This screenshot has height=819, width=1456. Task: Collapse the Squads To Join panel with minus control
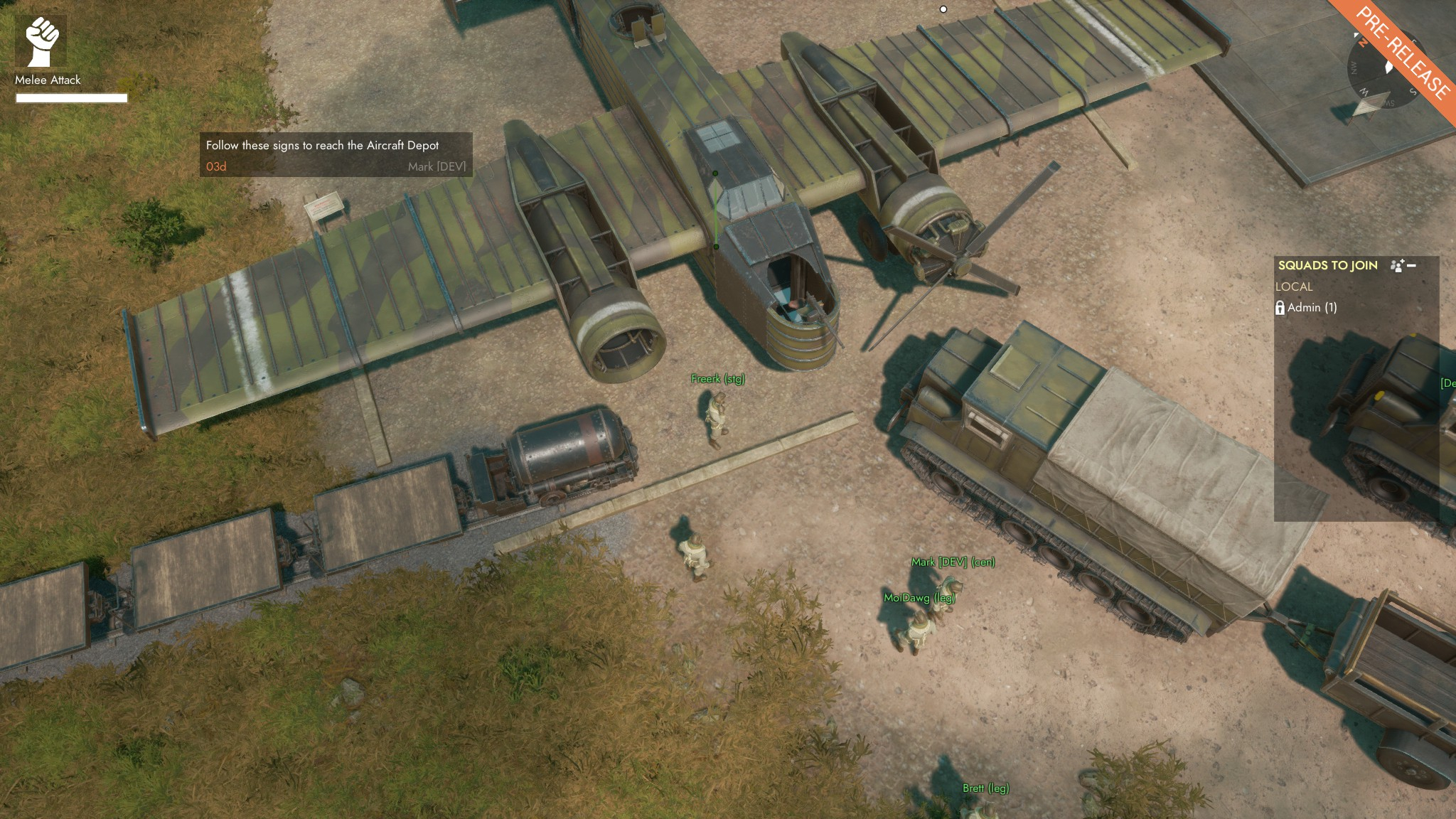click(1411, 265)
